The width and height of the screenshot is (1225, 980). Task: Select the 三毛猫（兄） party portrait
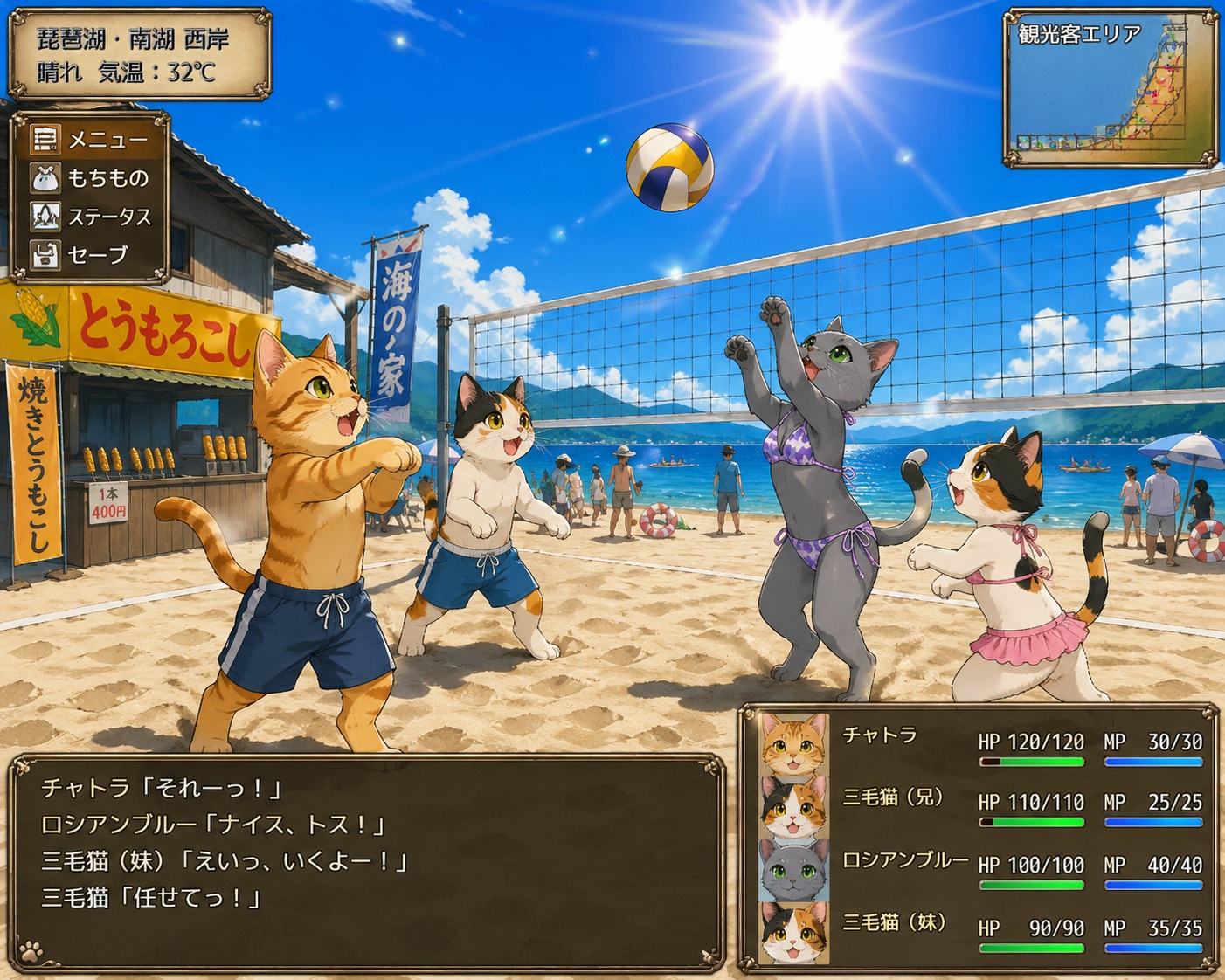(x=793, y=807)
